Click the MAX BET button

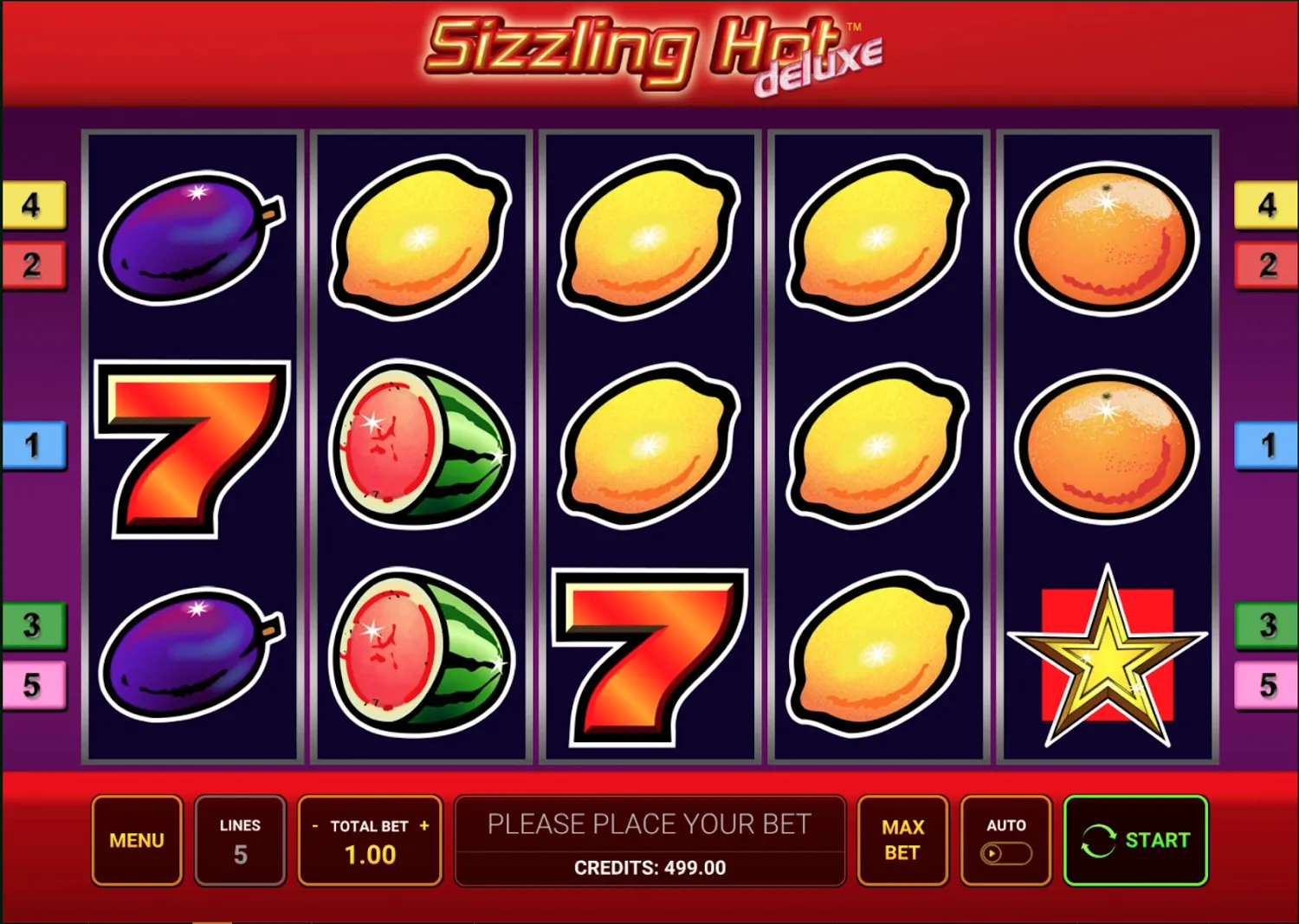click(x=902, y=840)
